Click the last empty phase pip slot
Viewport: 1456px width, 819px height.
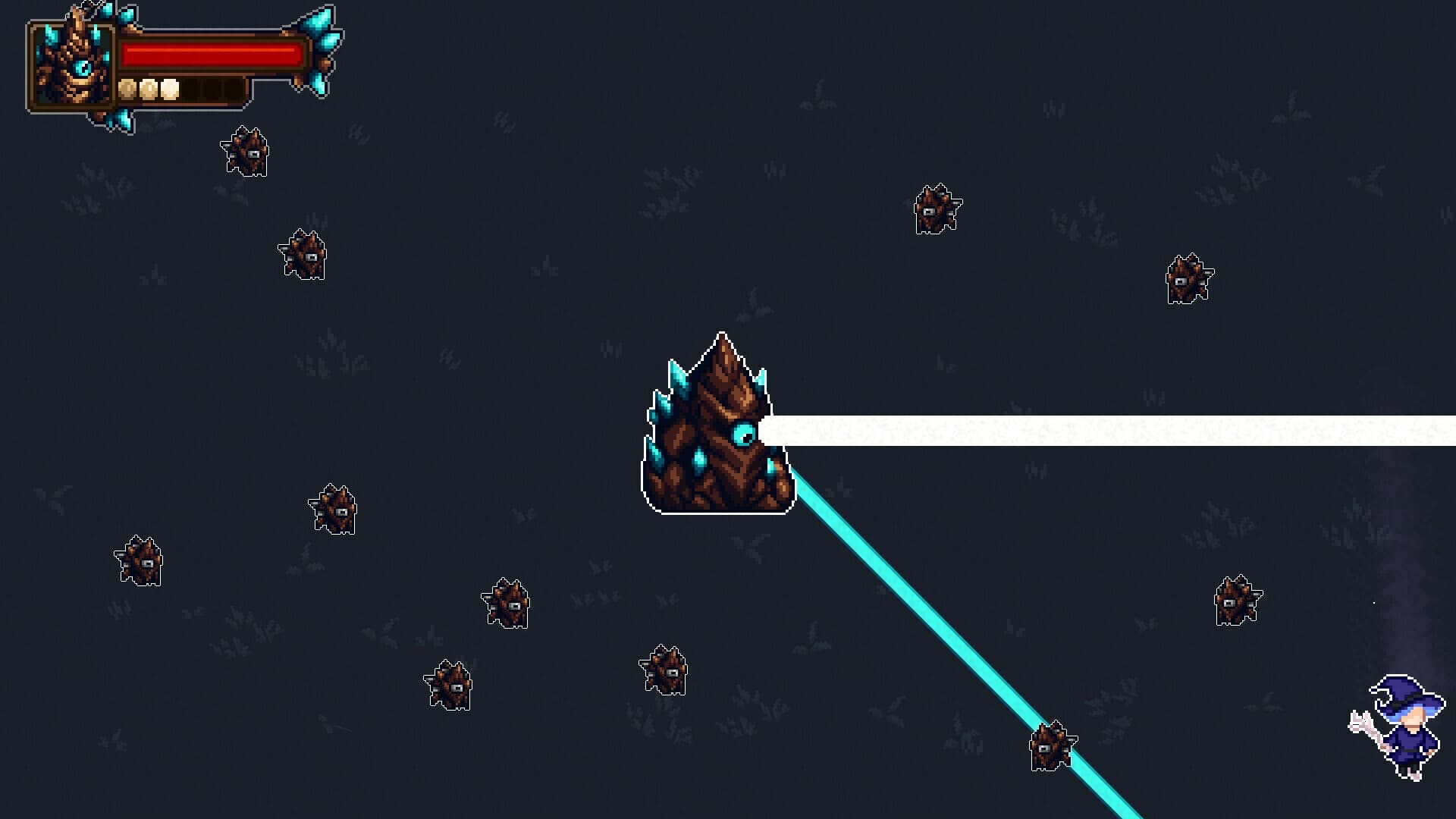pos(234,89)
